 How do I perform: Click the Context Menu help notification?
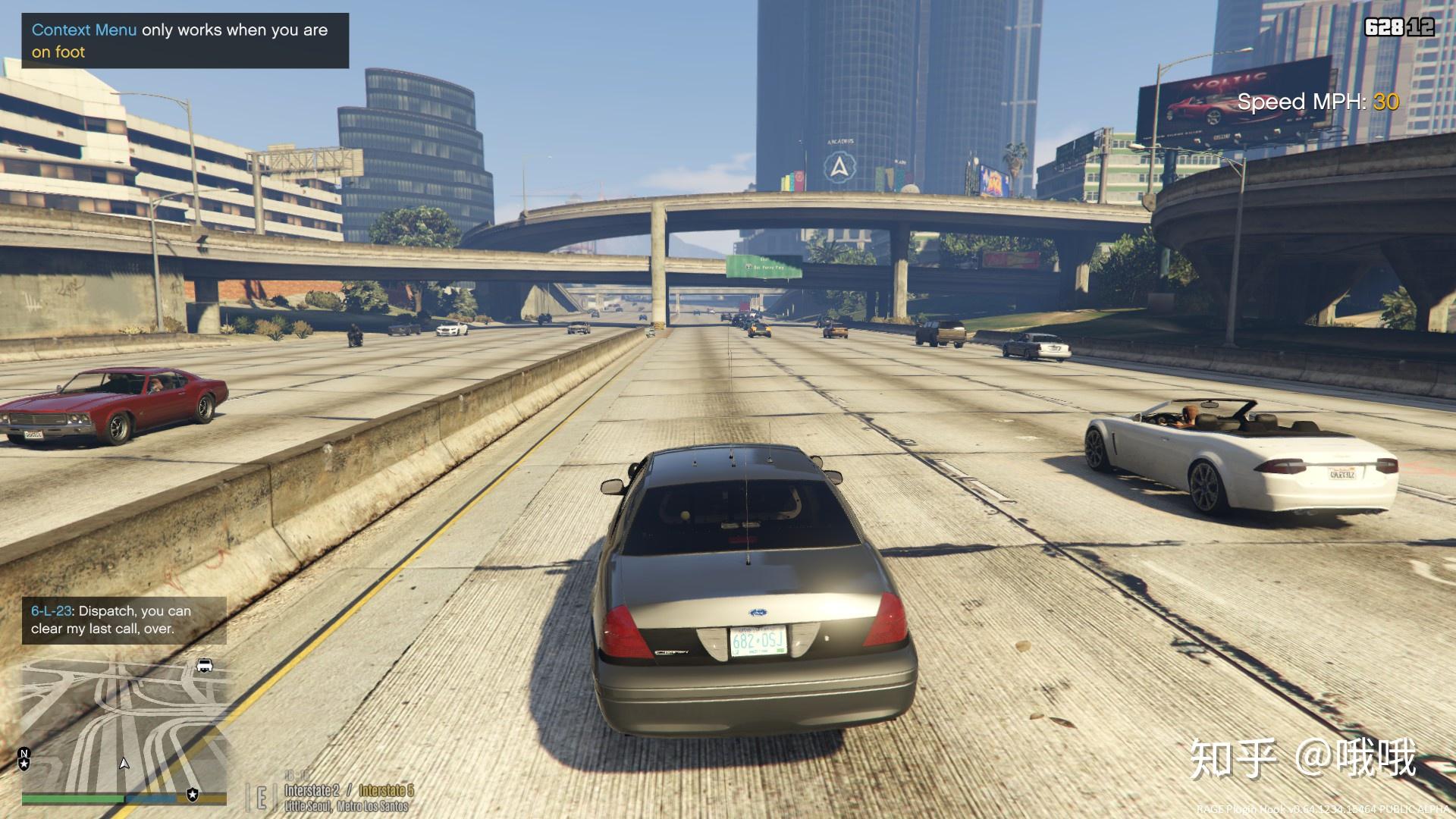185,41
